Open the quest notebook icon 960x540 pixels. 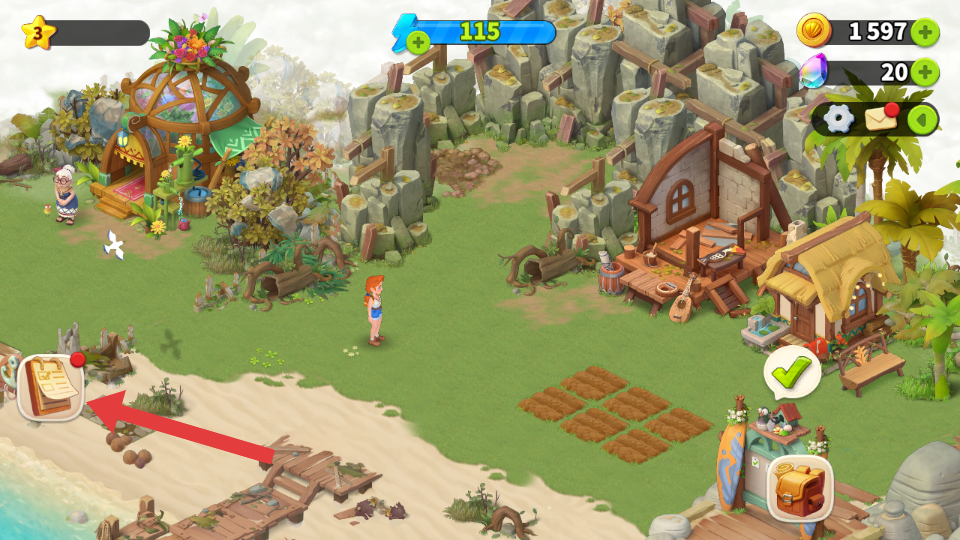coord(49,387)
